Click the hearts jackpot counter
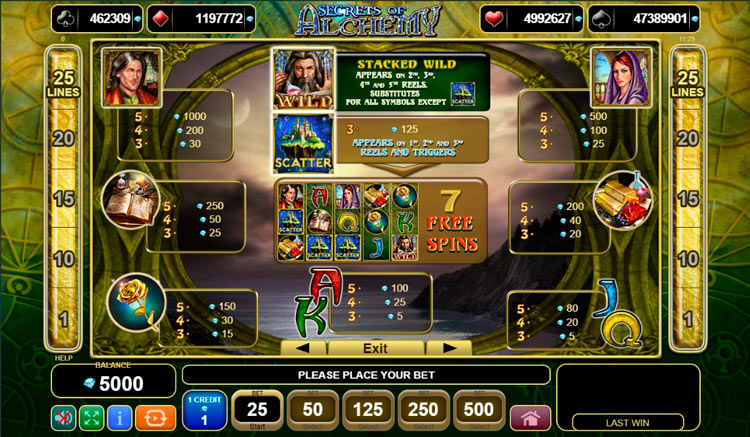The height and width of the screenshot is (437, 750). [529, 18]
